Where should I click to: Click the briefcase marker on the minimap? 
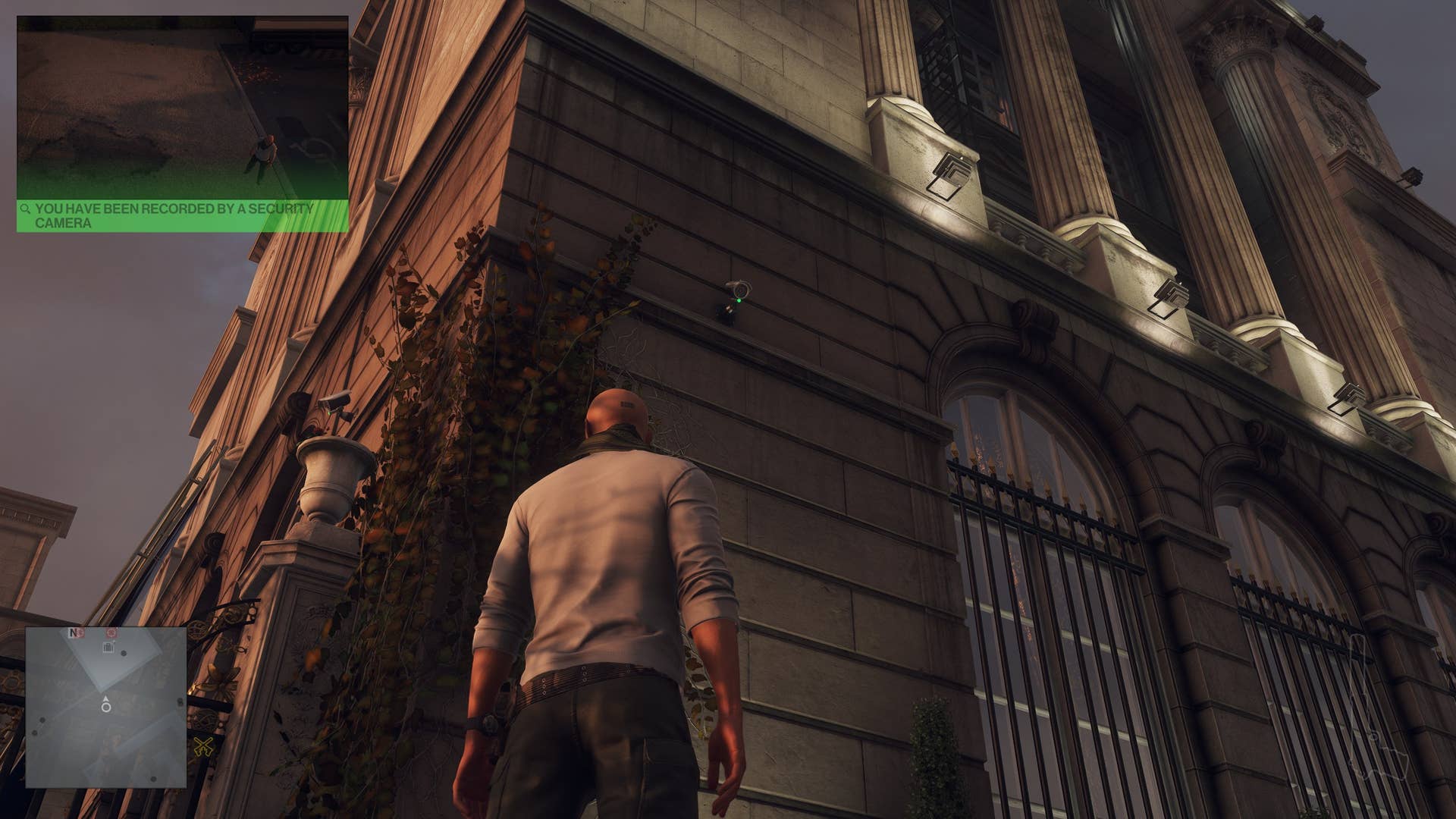[x=108, y=647]
